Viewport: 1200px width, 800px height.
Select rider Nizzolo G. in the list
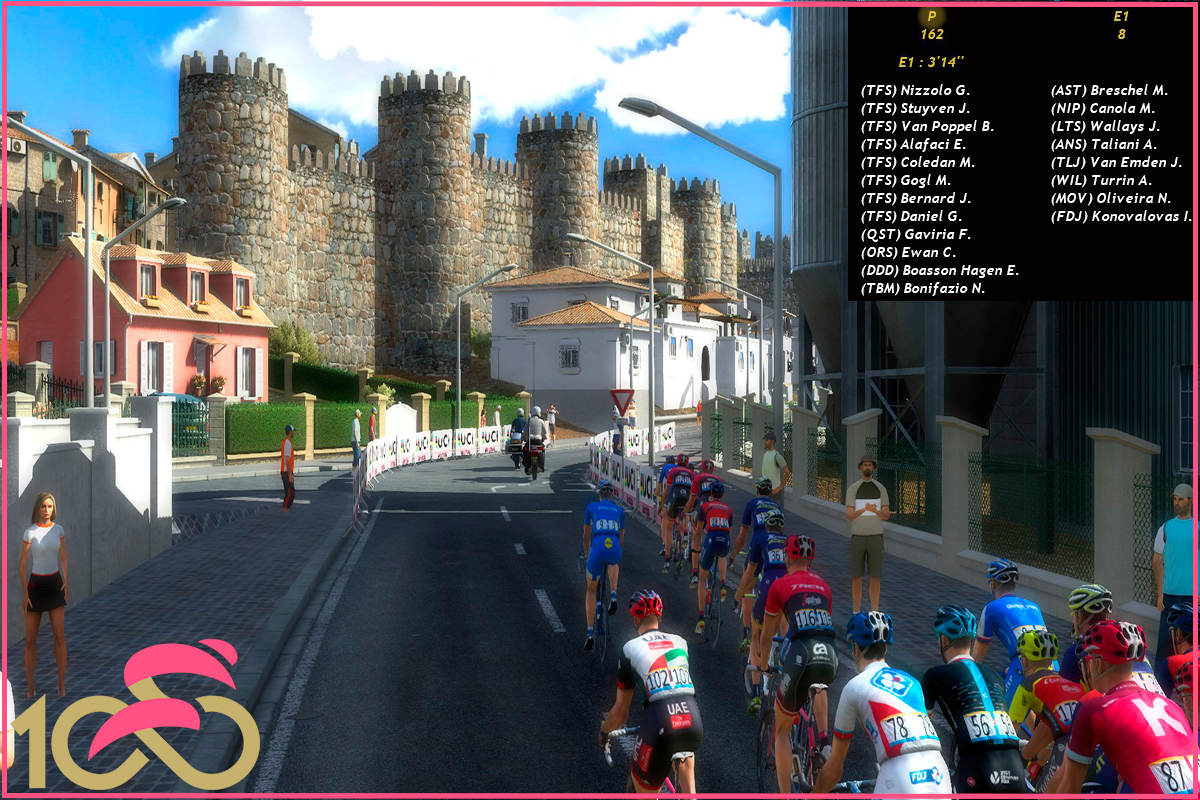[915, 90]
